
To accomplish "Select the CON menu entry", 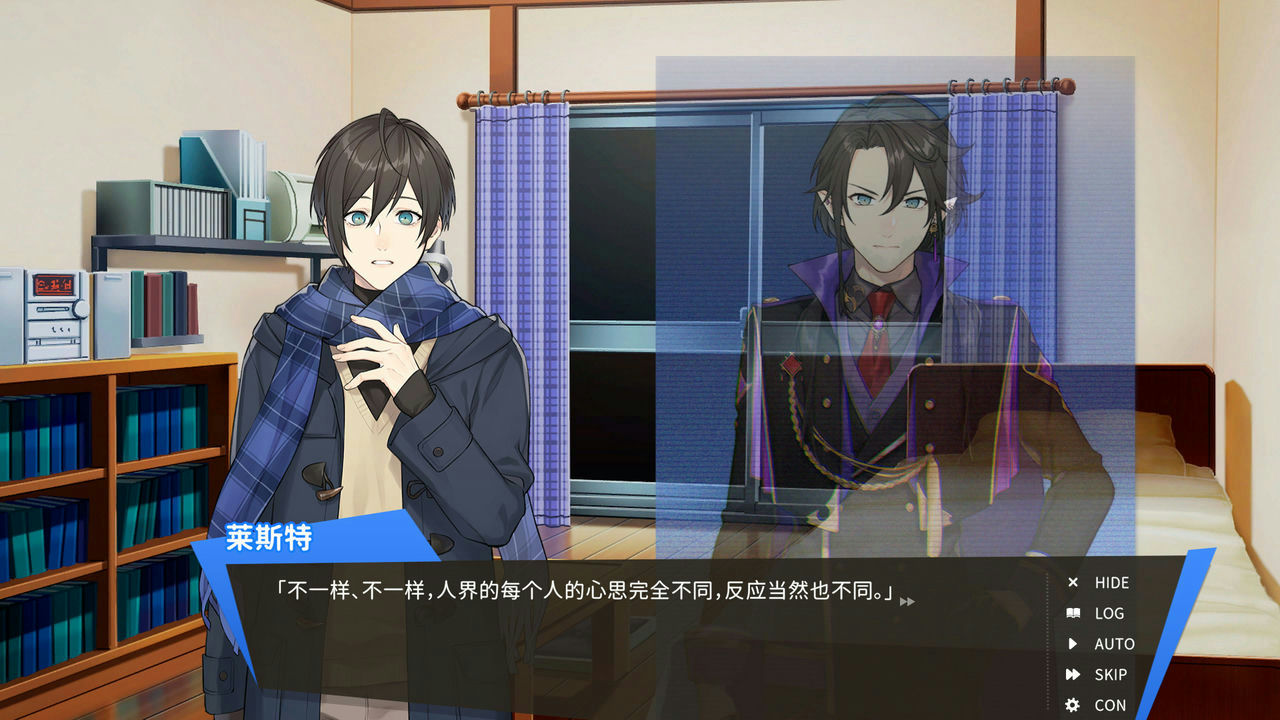I will point(1111,703).
